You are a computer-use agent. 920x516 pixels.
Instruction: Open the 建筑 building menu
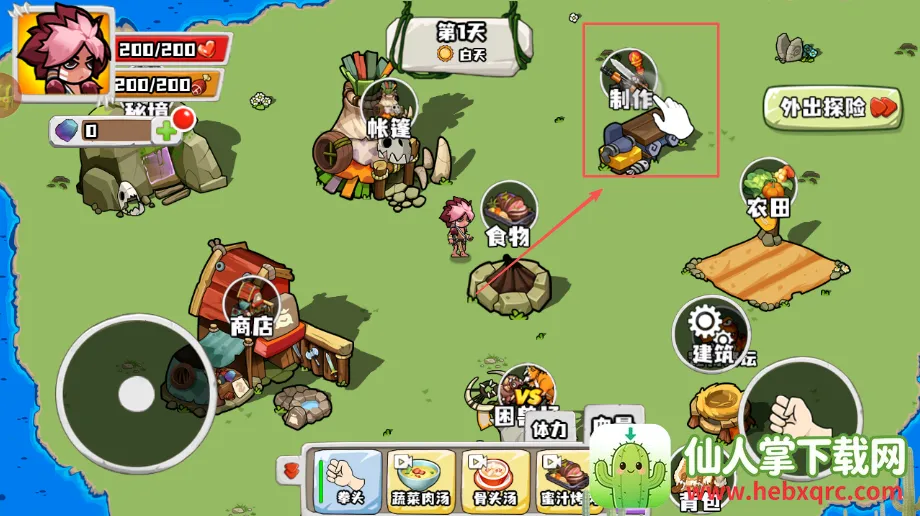pyautogui.click(x=711, y=331)
